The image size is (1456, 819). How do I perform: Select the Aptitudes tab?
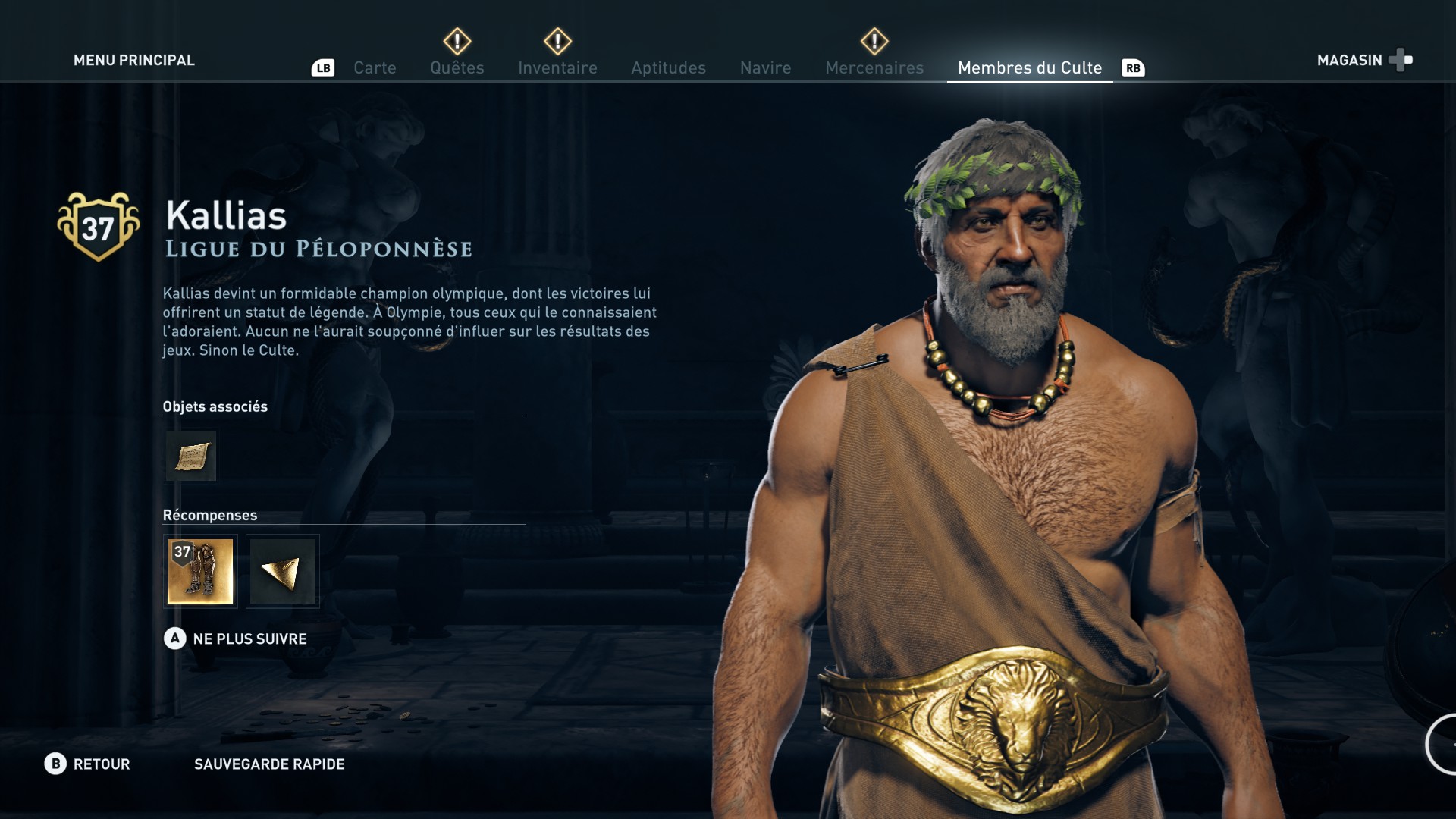668,67
